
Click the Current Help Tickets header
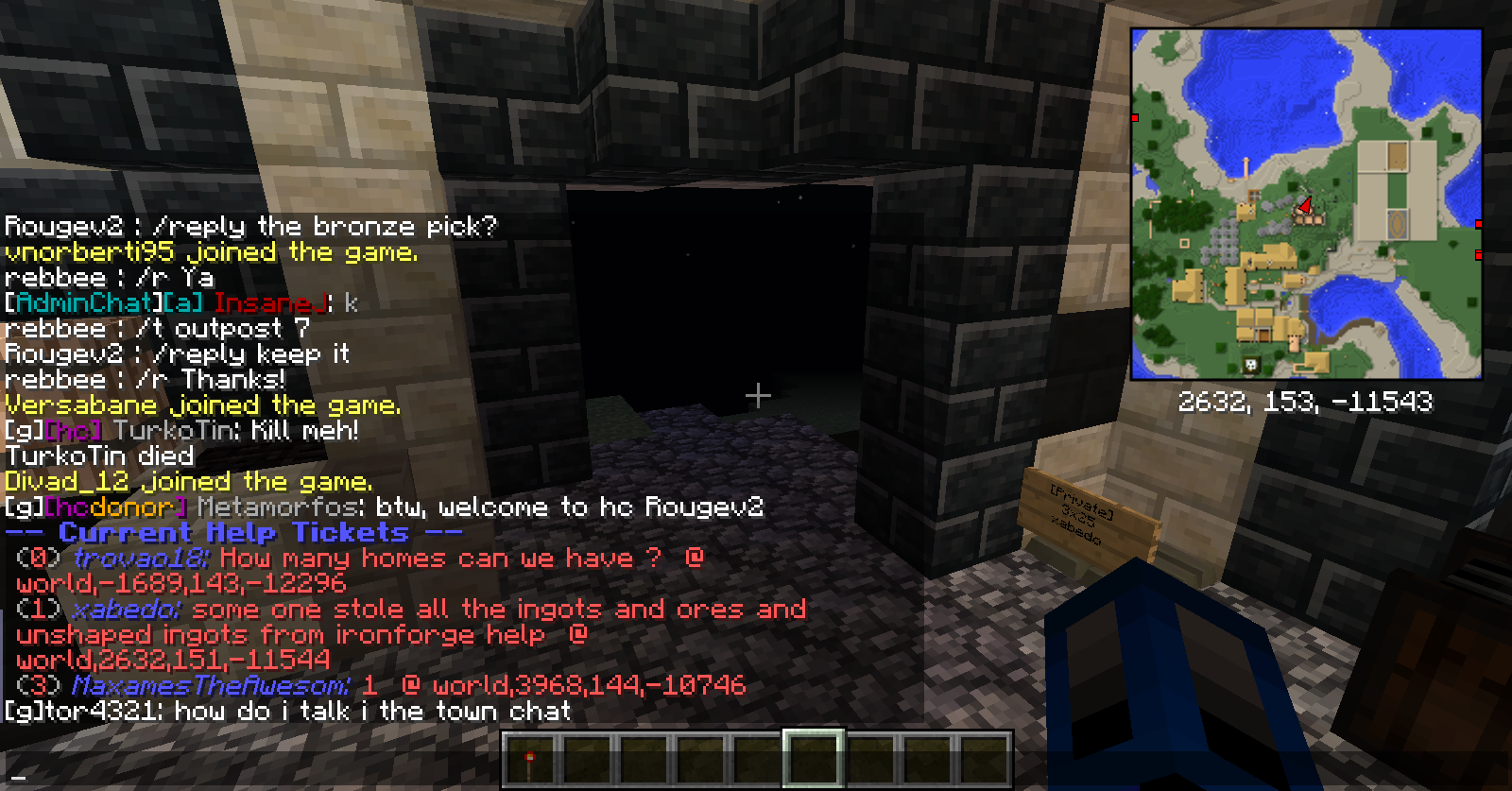click(234, 533)
